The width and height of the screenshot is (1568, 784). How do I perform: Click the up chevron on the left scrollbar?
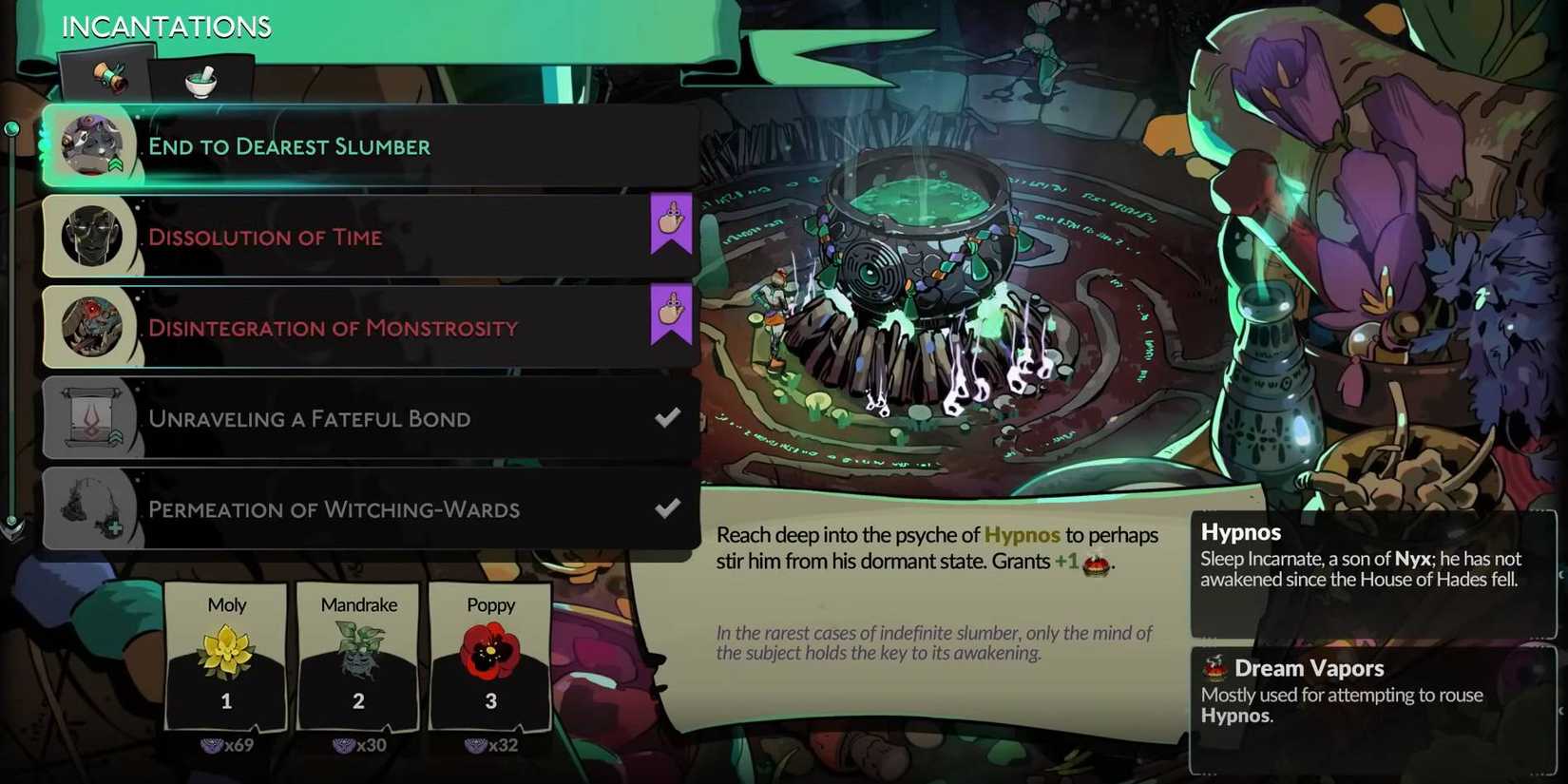point(12,126)
